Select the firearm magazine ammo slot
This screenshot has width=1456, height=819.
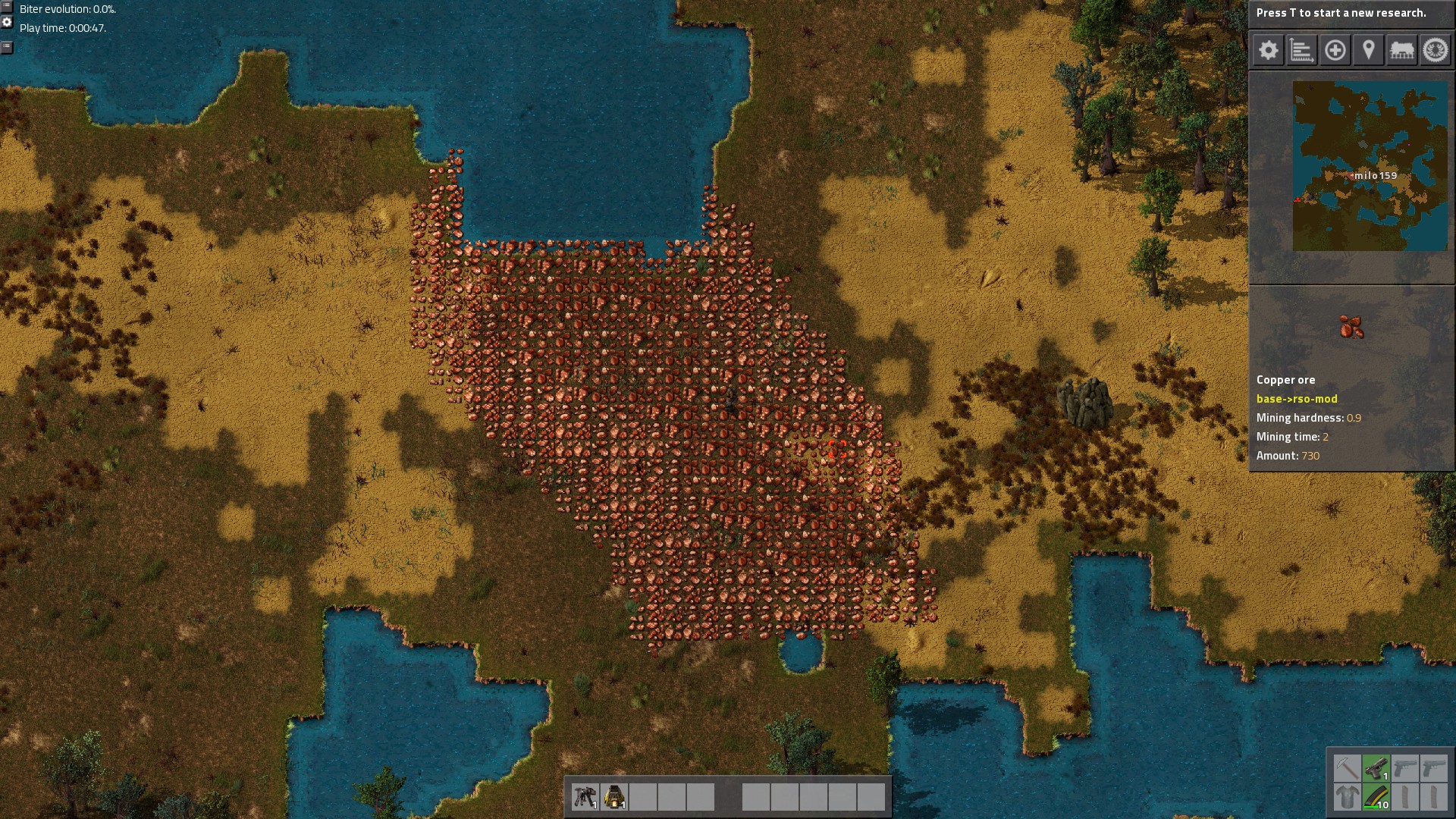(1376, 797)
